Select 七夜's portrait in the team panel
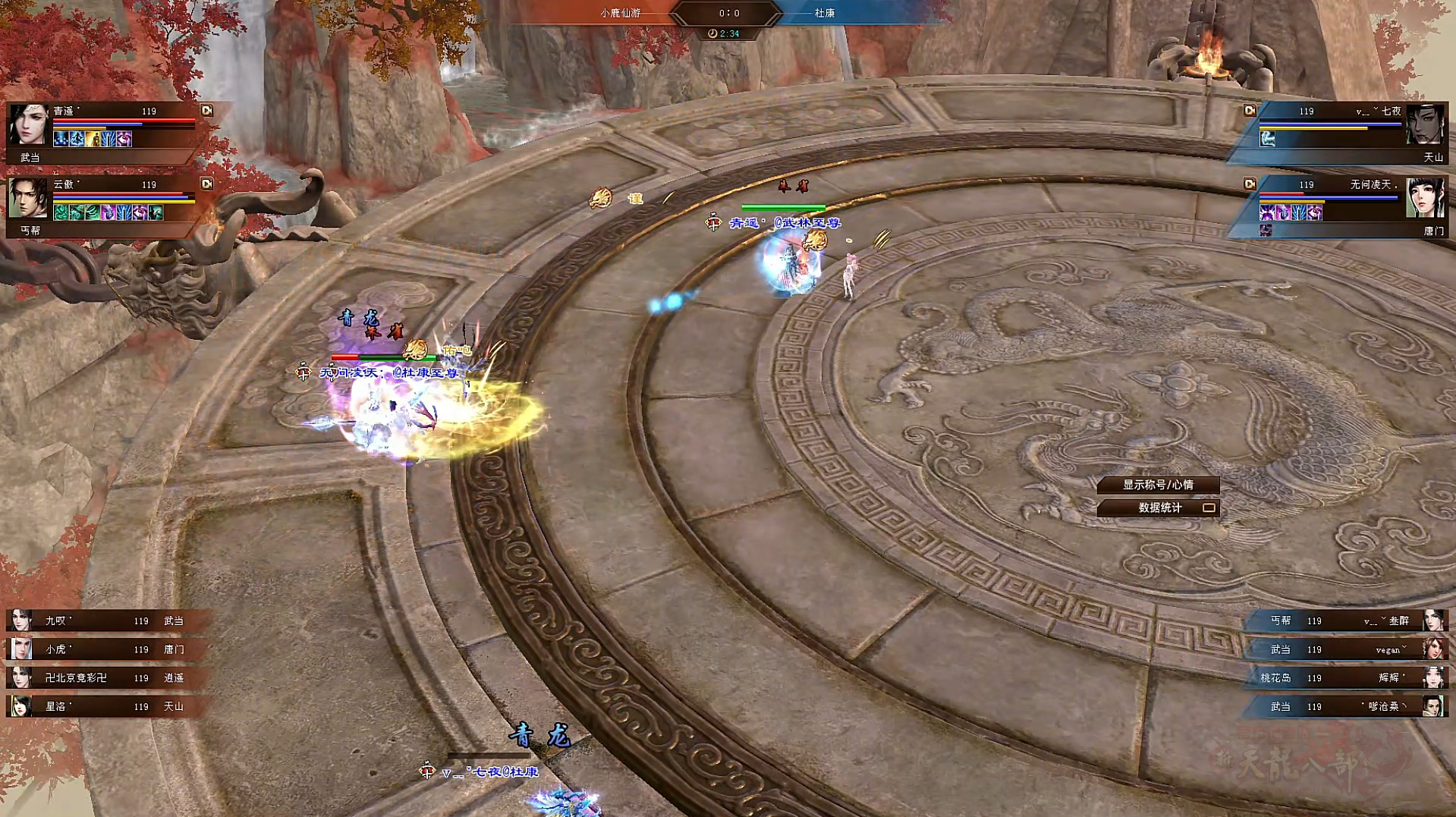 click(1424, 125)
